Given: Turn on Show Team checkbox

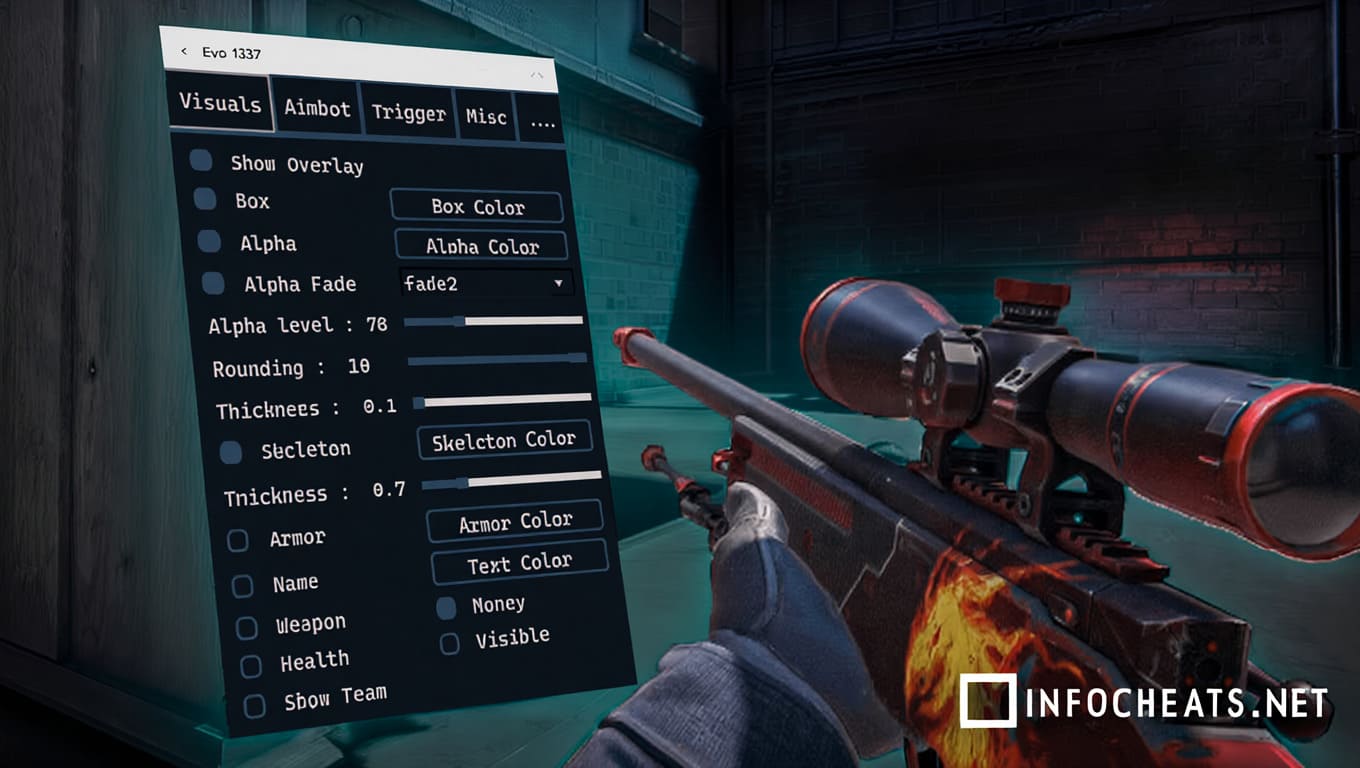Looking at the screenshot, I should click(255, 706).
